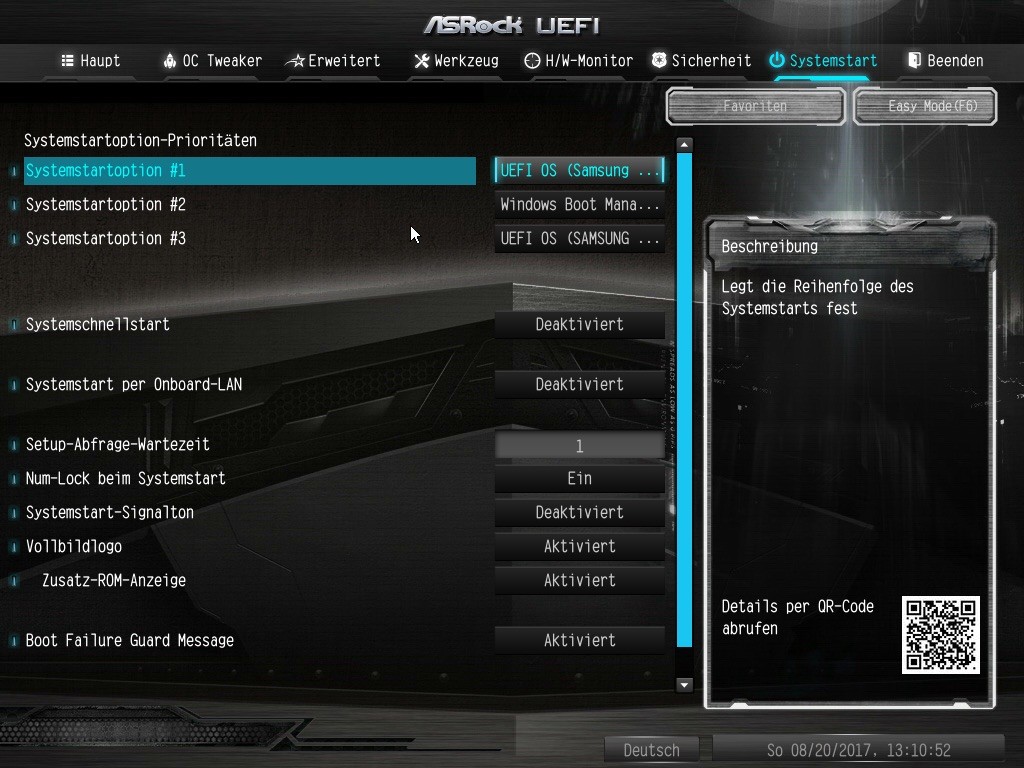Open the Sicherheit tab
Viewport: 1024px width, 768px height.
pos(701,61)
